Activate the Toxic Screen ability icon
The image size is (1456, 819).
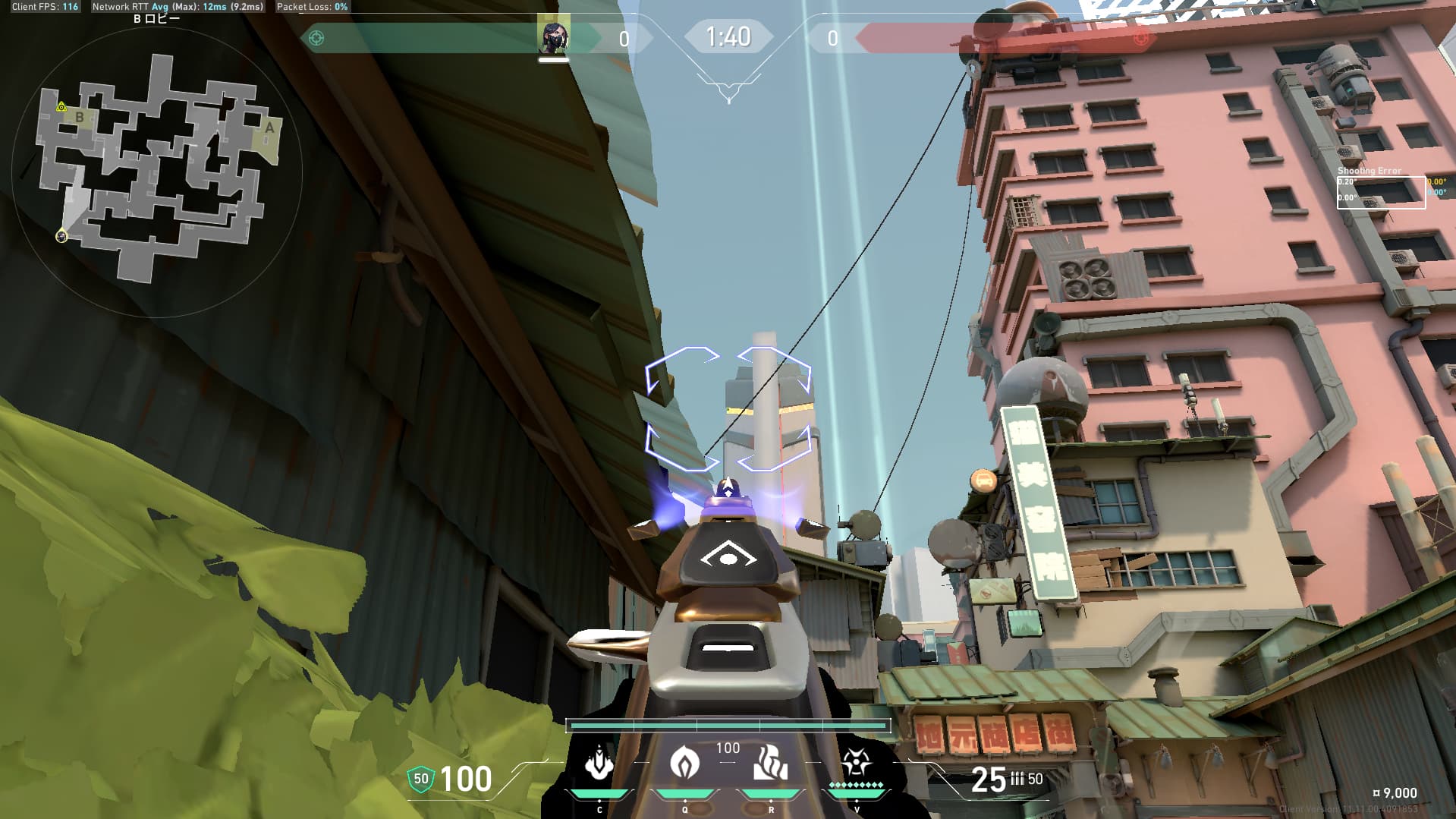coord(770,762)
